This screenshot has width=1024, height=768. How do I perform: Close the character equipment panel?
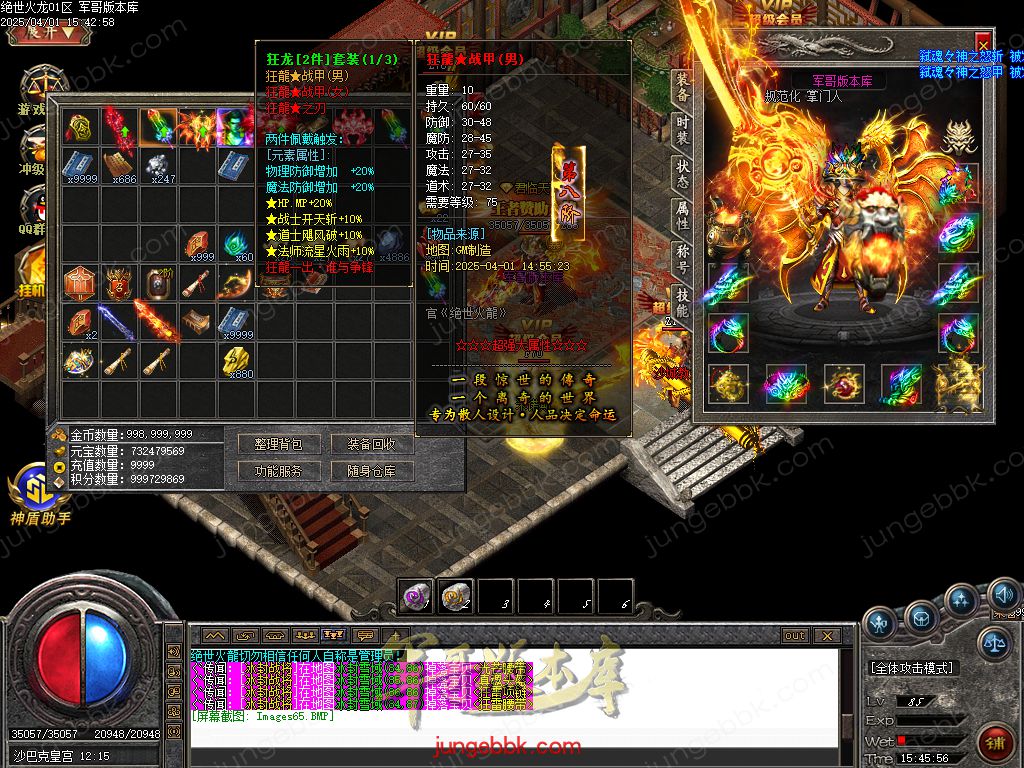pos(983,44)
